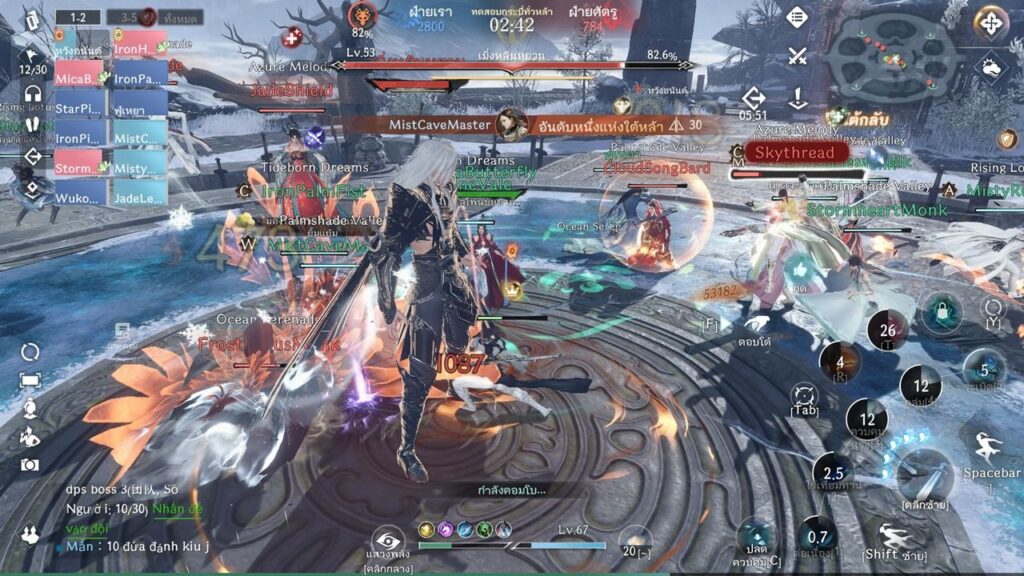Screen dimensions: 1024x576
Task: Click the crossed swords combat icon
Action: click(796, 56)
